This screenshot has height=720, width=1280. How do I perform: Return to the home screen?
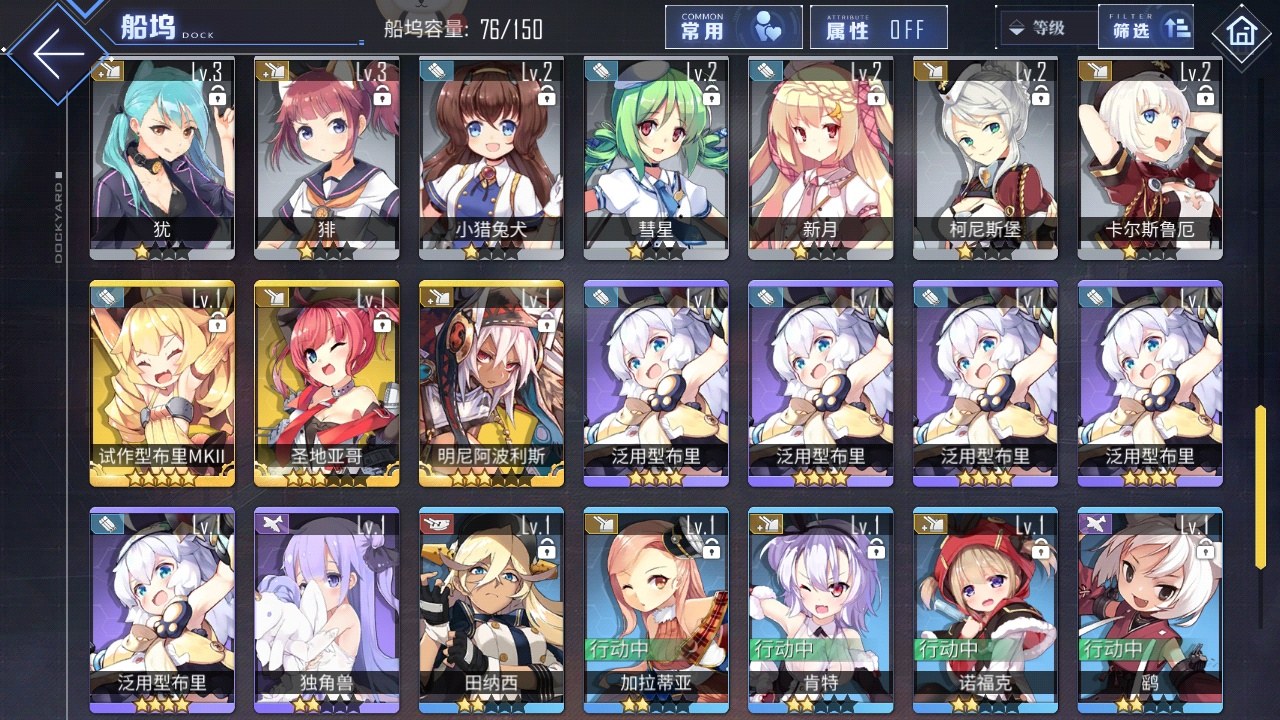(1241, 33)
